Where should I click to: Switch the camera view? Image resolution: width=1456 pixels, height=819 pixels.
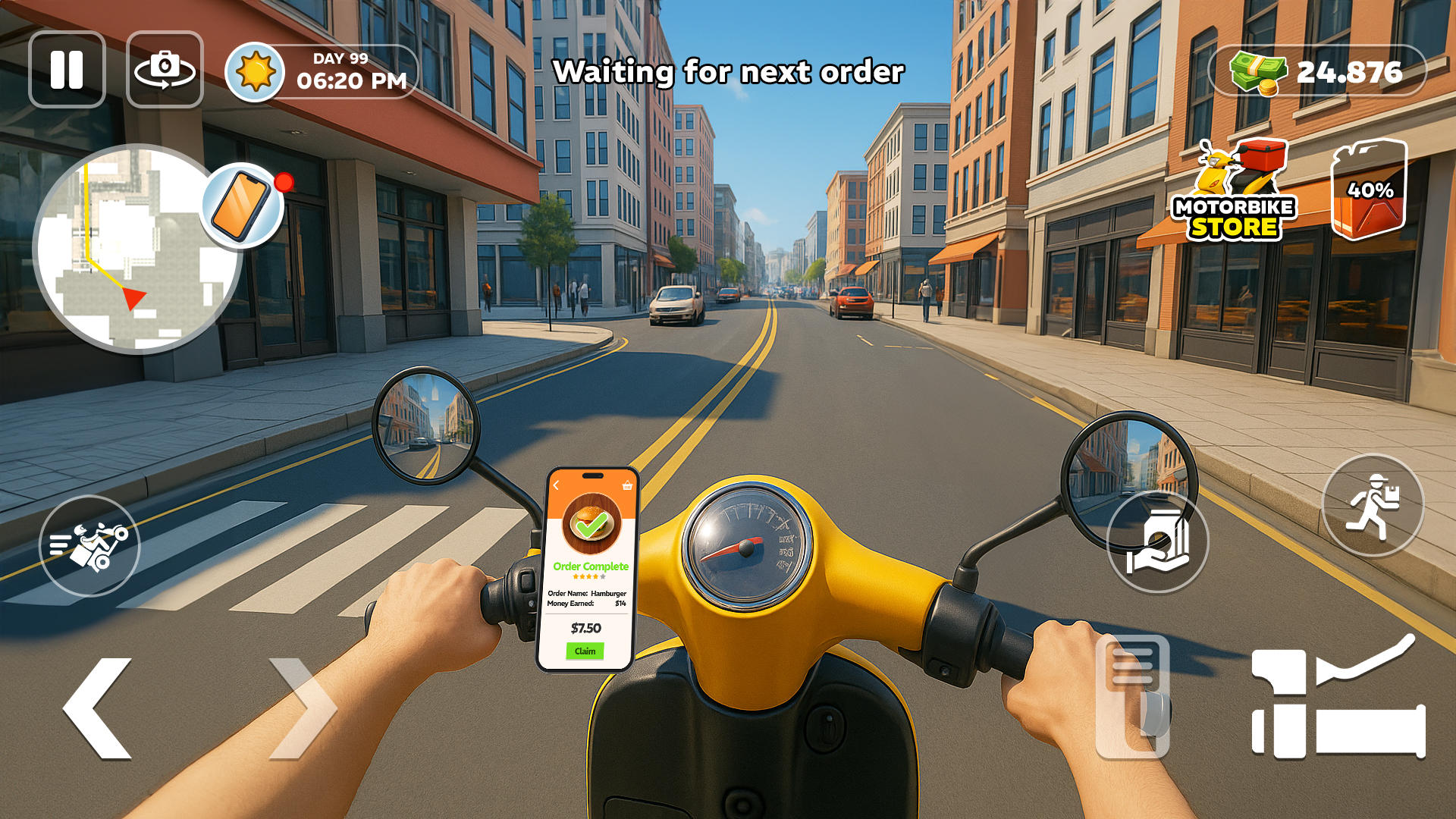pos(165,70)
